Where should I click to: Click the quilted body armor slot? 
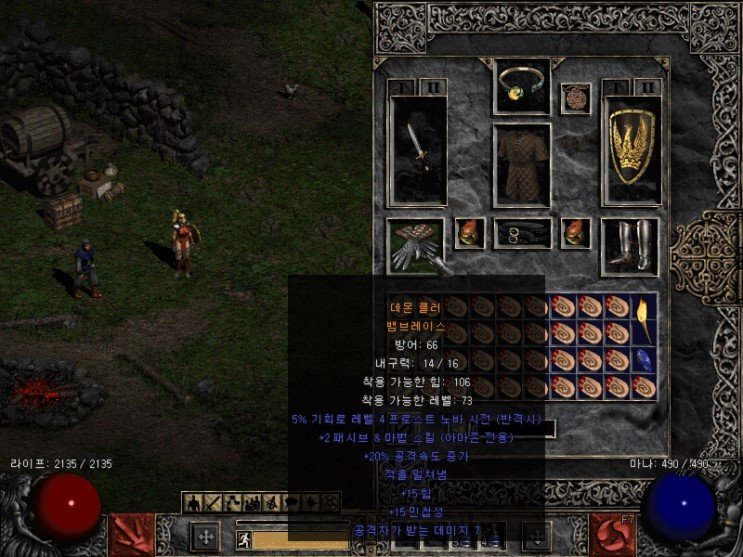click(x=522, y=165)
